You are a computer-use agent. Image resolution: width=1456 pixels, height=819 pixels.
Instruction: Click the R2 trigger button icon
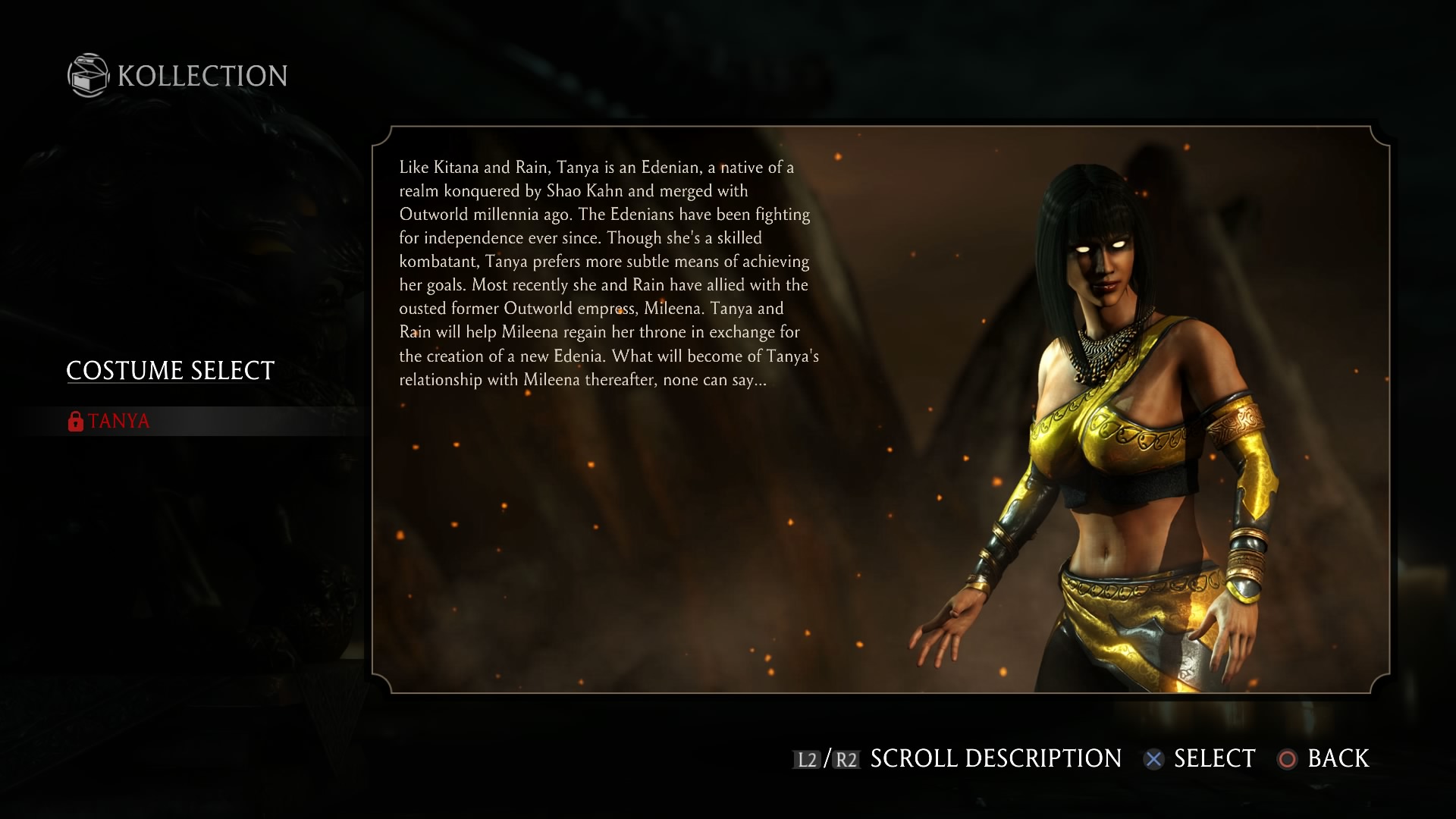tap(846, 758)
